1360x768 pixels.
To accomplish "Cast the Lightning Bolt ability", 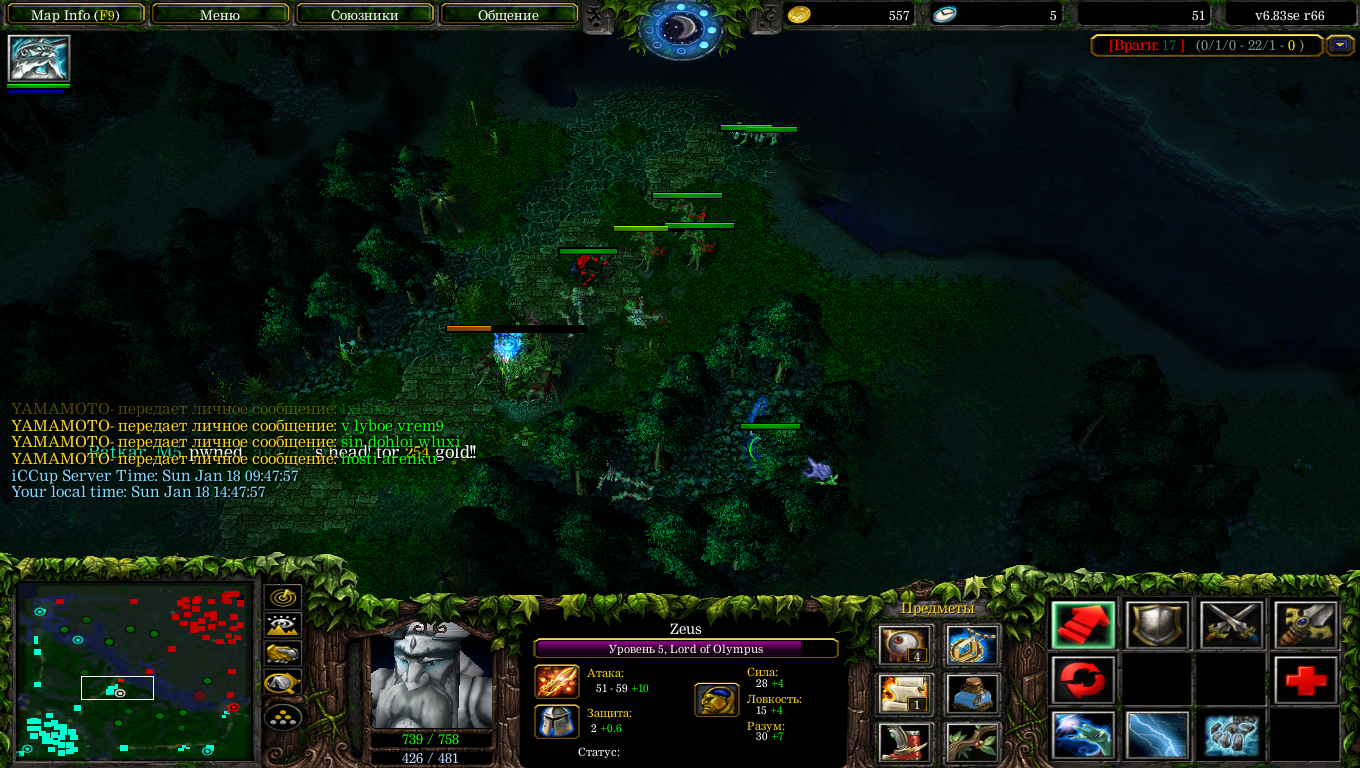I will (1157, 736).
